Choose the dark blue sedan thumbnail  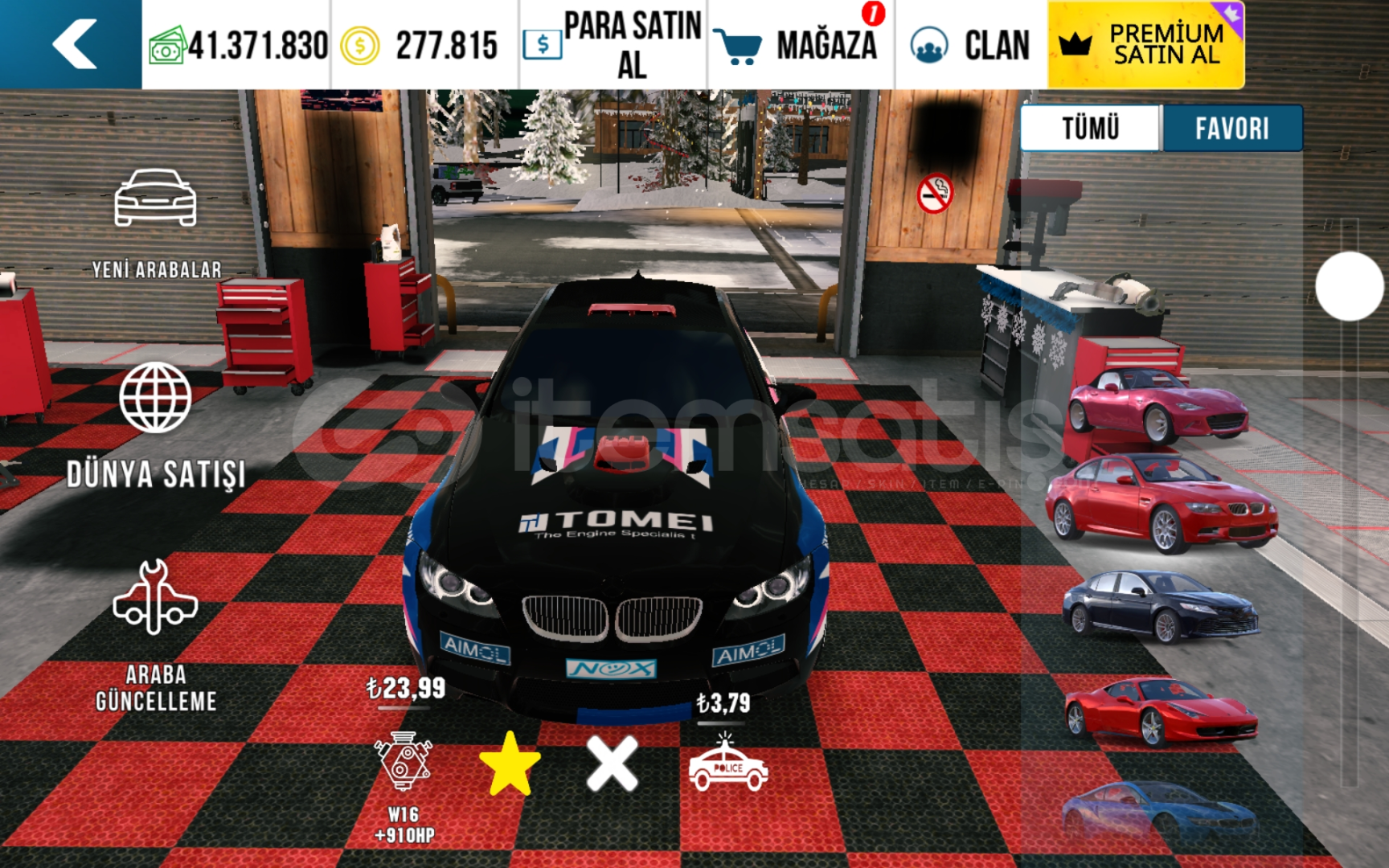(1160, 607)
